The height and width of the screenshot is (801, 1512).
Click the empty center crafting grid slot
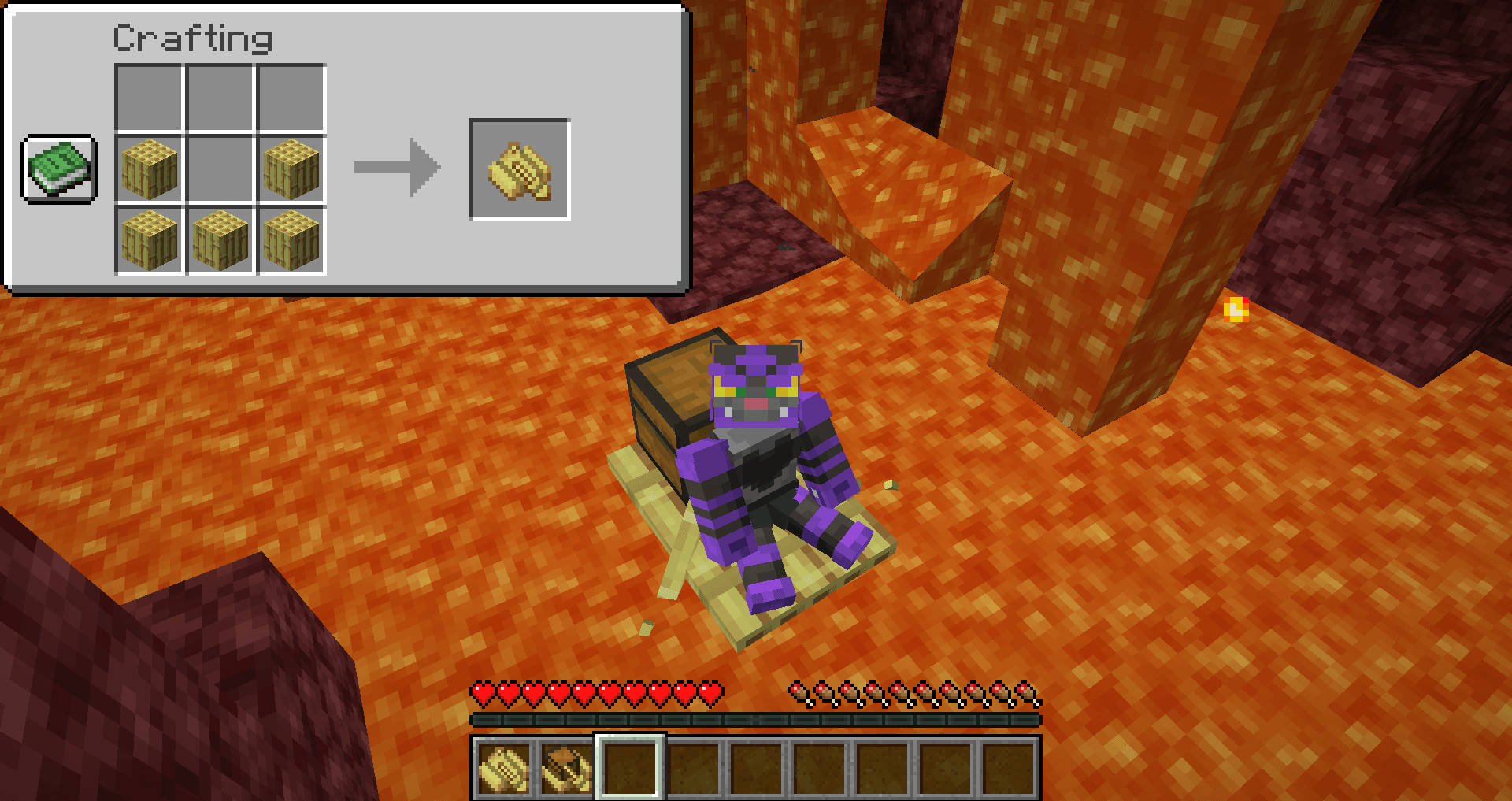click(x=219, y=168)
